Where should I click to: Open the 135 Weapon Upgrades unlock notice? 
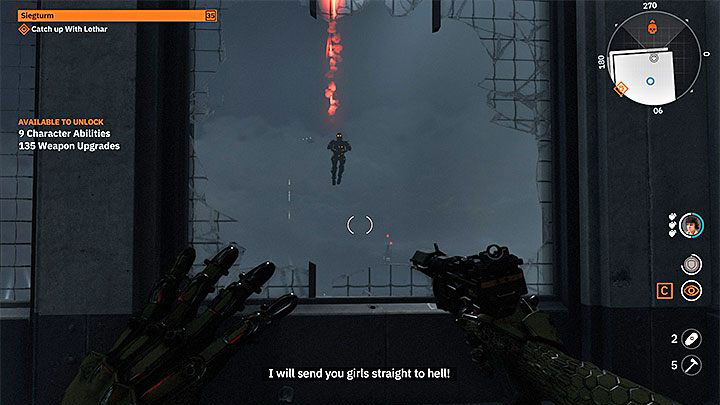pyautogui.click(x=69, y=146)
